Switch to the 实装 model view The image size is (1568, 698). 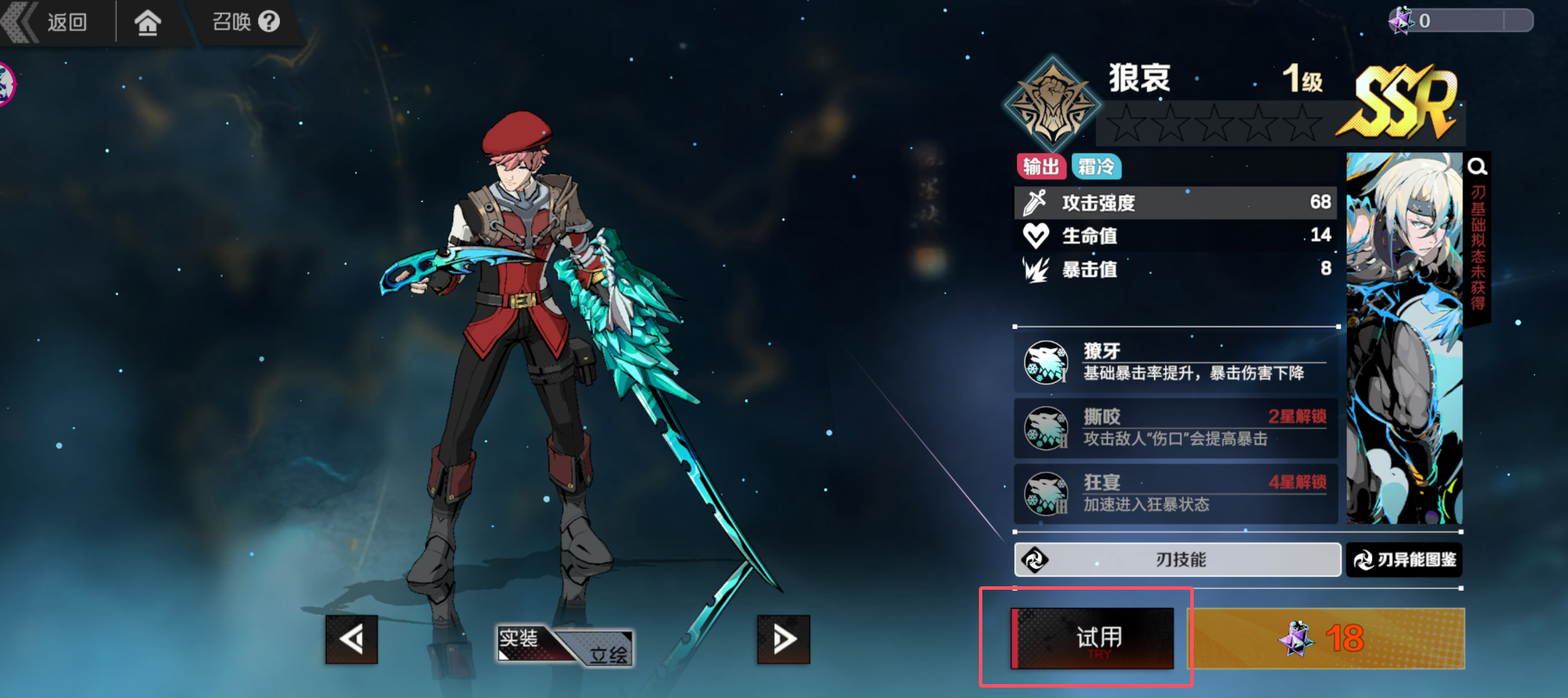(x=520, y=639)
